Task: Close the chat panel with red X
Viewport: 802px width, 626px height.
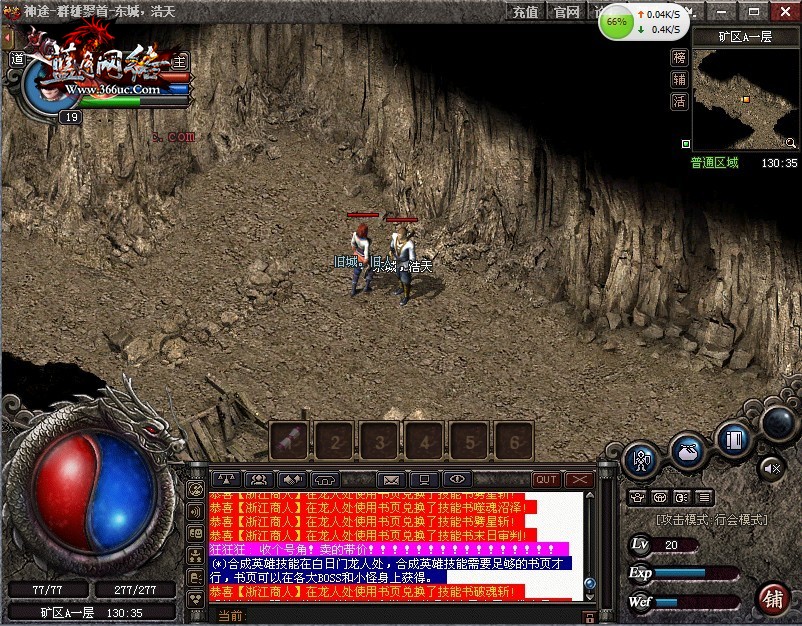Action: [x=580, y=480]
